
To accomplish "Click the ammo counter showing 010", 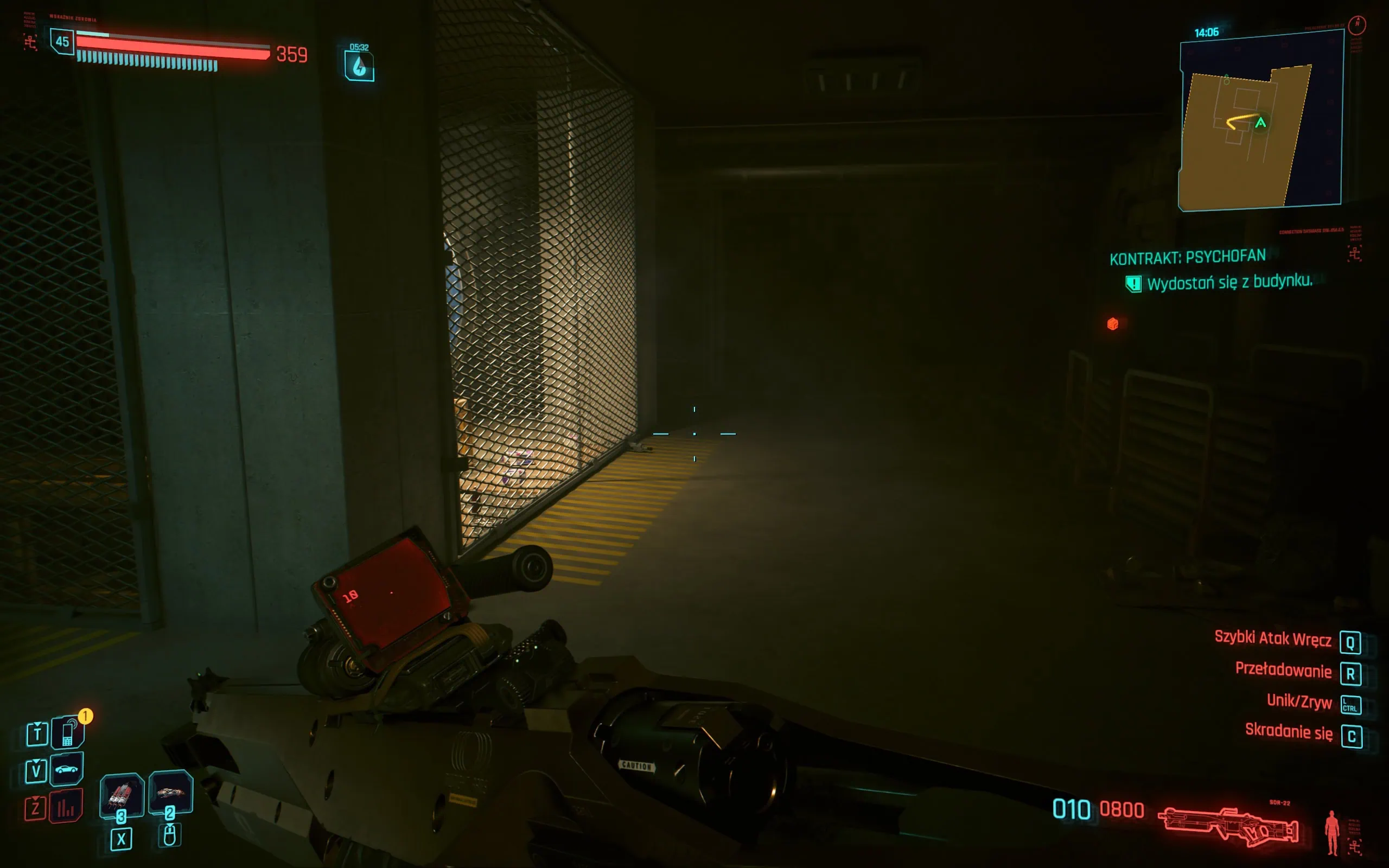I will pyautogui.click(x=1071, y=809).
